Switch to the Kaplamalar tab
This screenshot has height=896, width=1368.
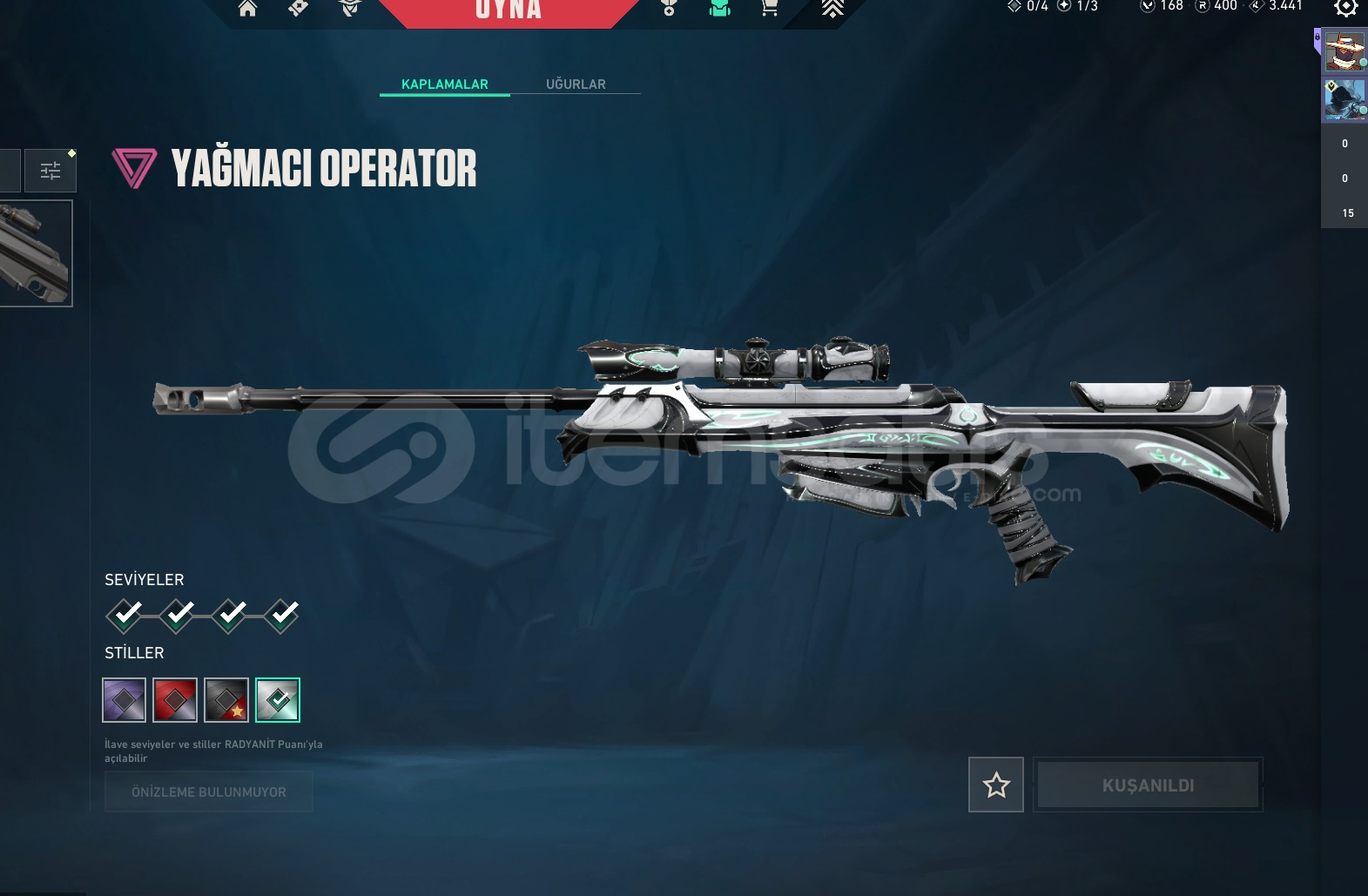pyautogui.click(x=444, y=84)
